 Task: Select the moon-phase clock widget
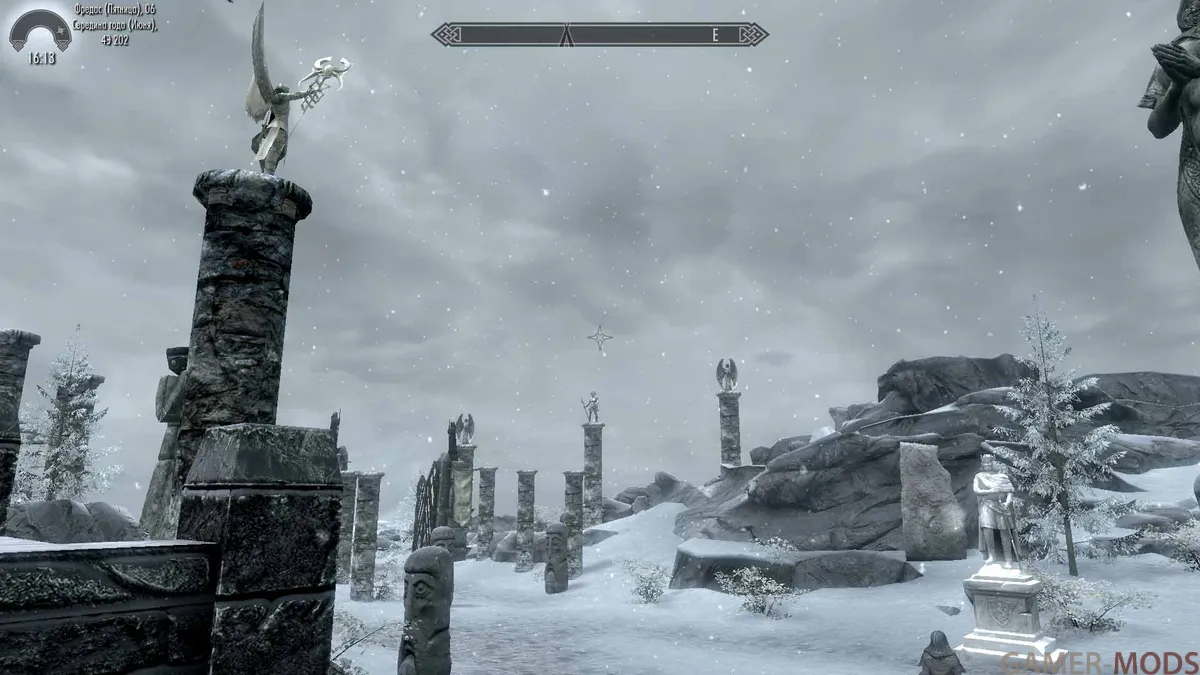[x=40, y=33]
